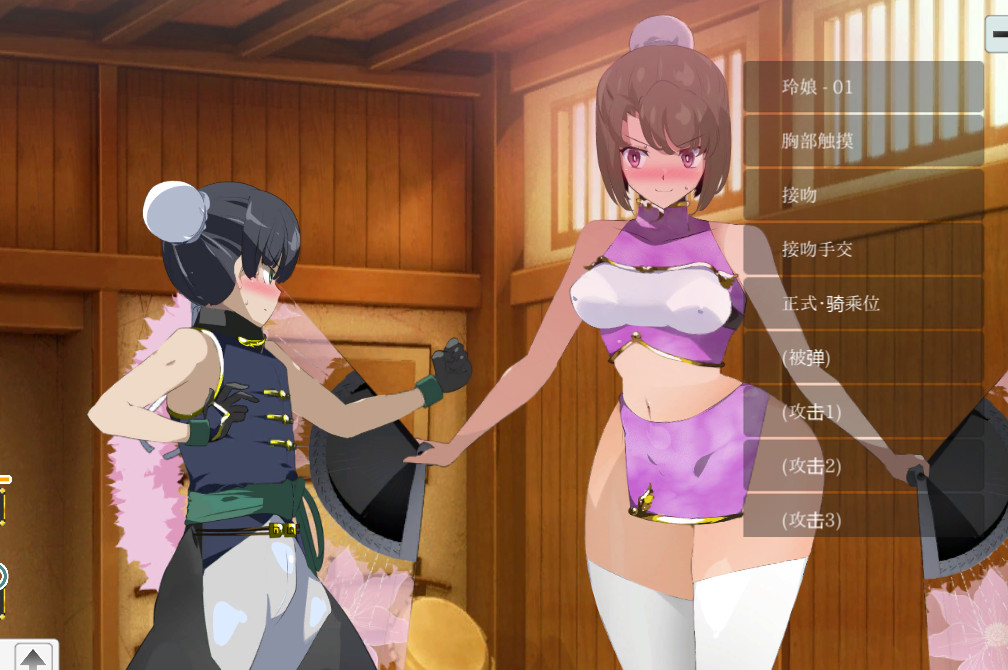Select the 玲娘 - 01 menu entry
This screenshot has height=670, width=1008.
[863, 87]
